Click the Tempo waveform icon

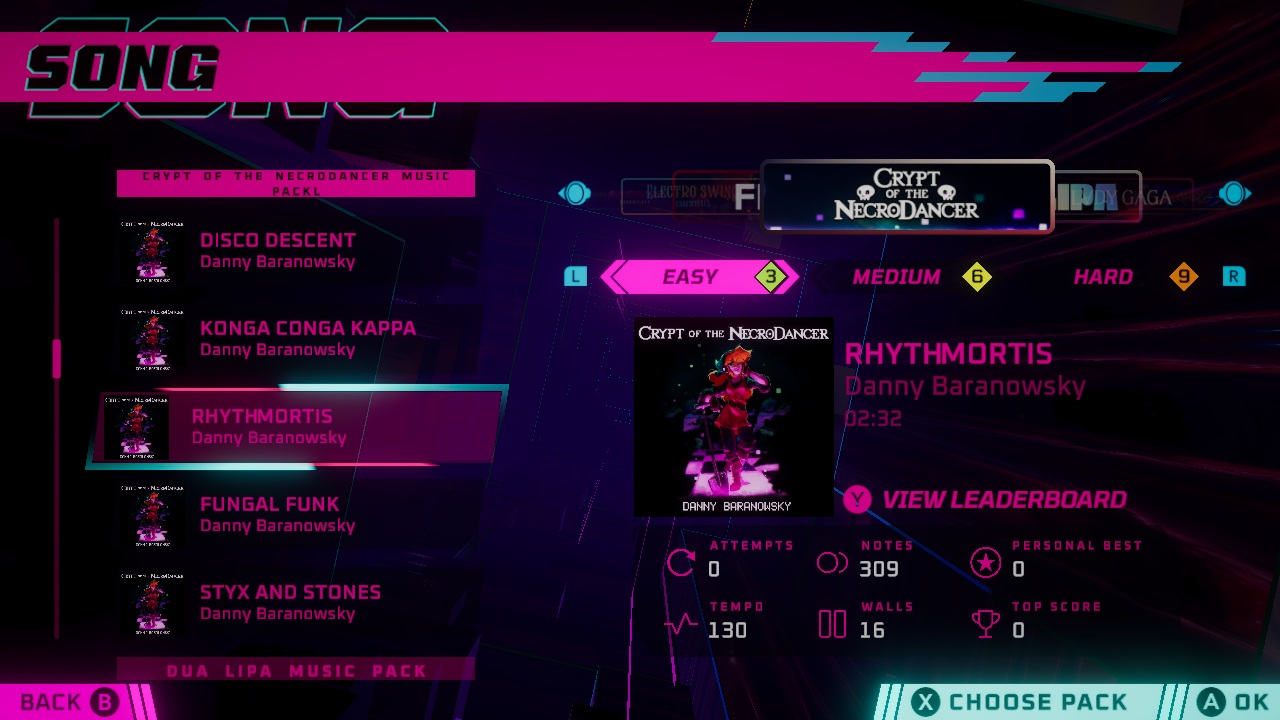pos(683,623)
